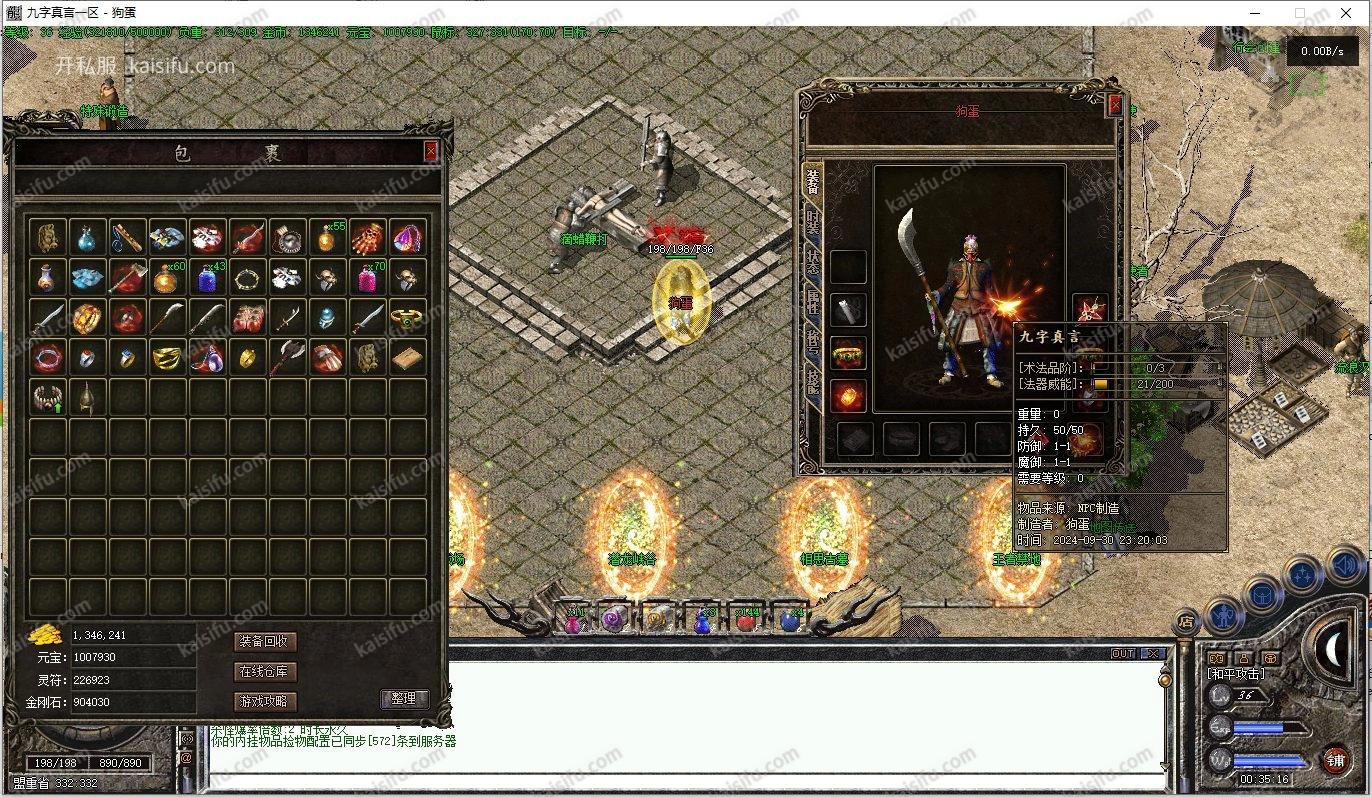Sort the bag with the 整理 button

point(404,698)
